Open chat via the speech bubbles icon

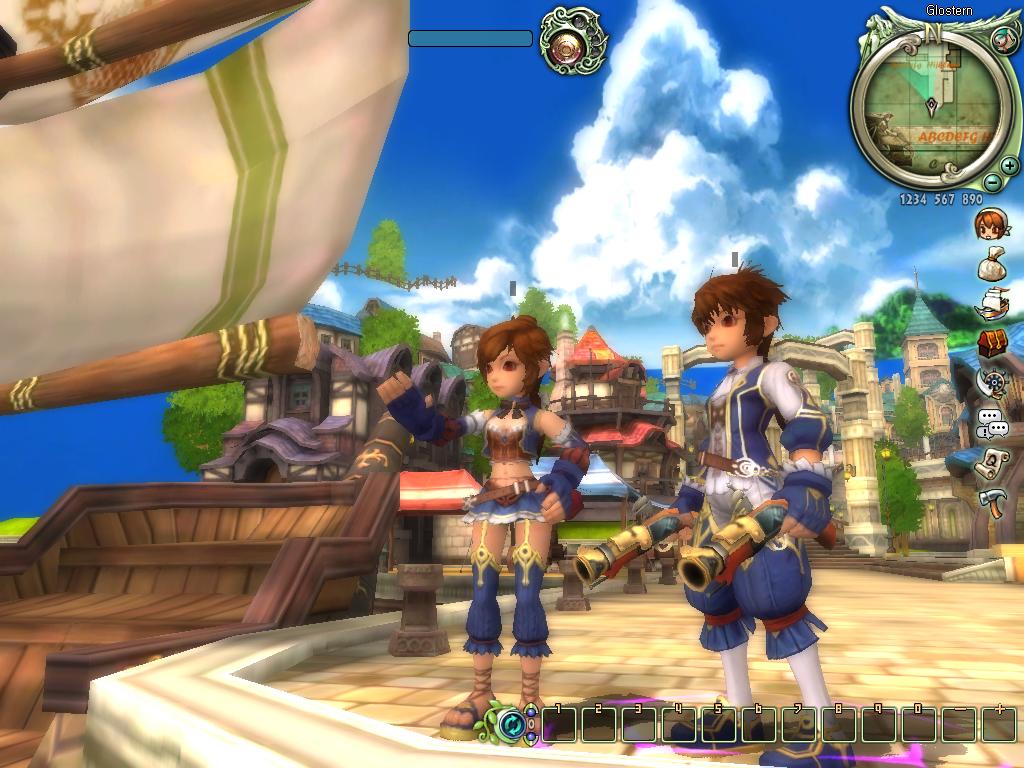992,423
